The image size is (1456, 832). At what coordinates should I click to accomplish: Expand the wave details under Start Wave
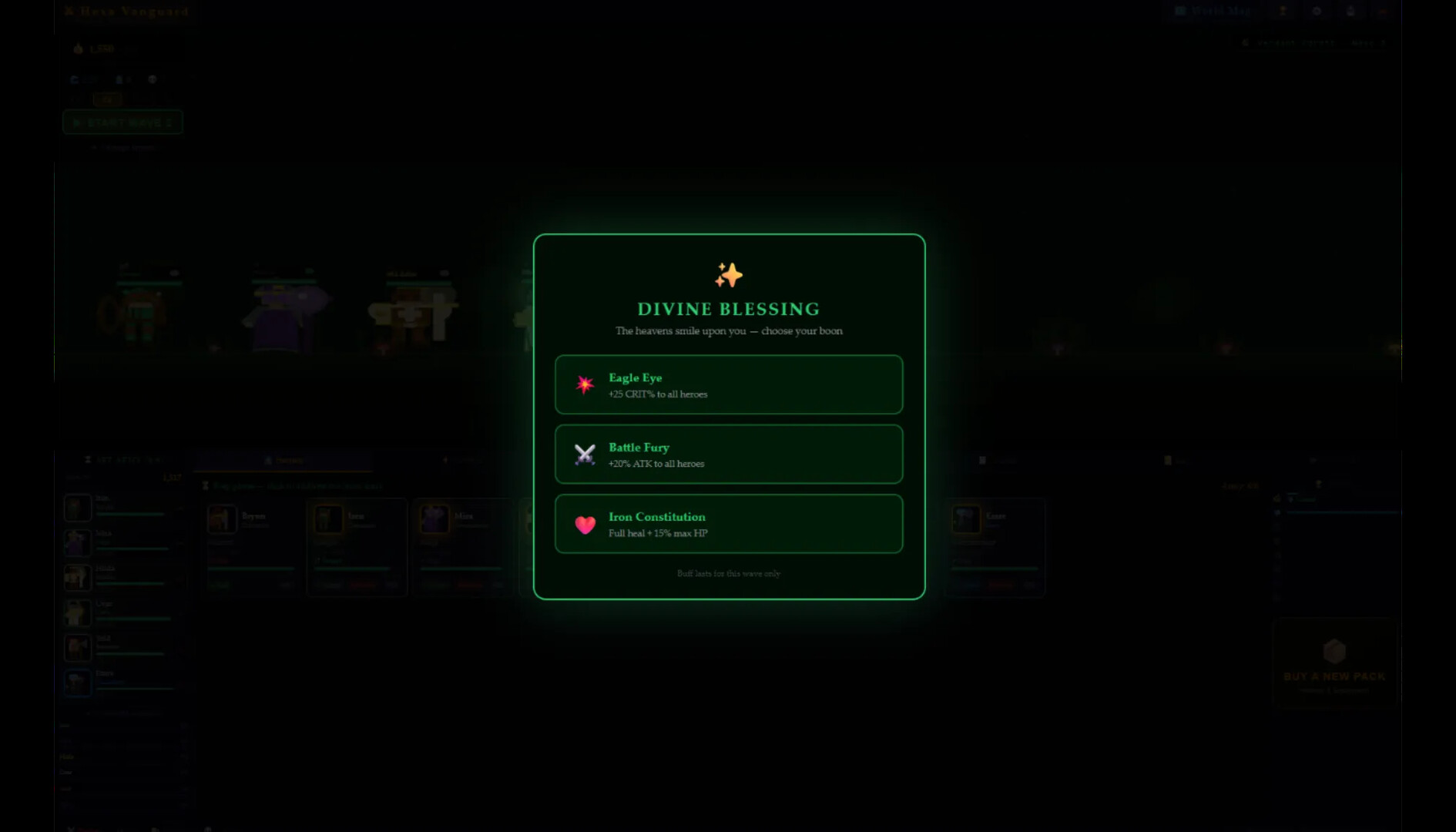coord(123,148)
